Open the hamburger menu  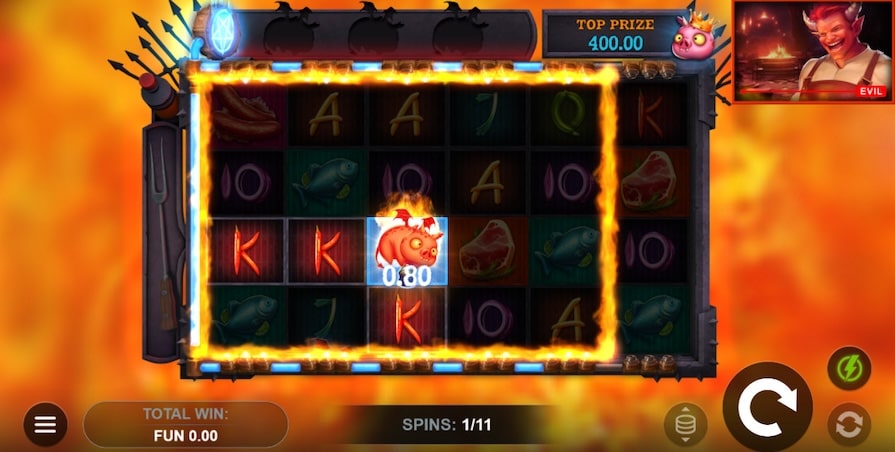coord(45,424)
